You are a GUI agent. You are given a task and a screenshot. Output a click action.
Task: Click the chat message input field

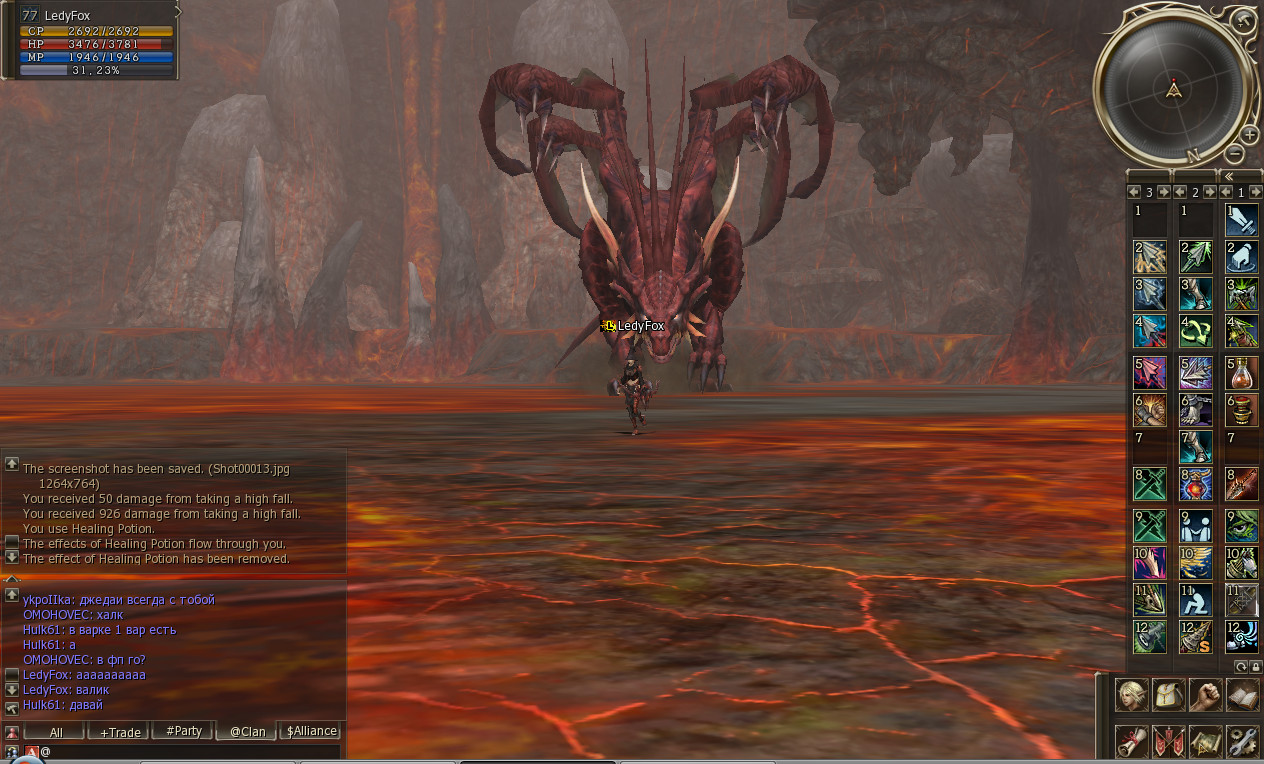[190, 751]
